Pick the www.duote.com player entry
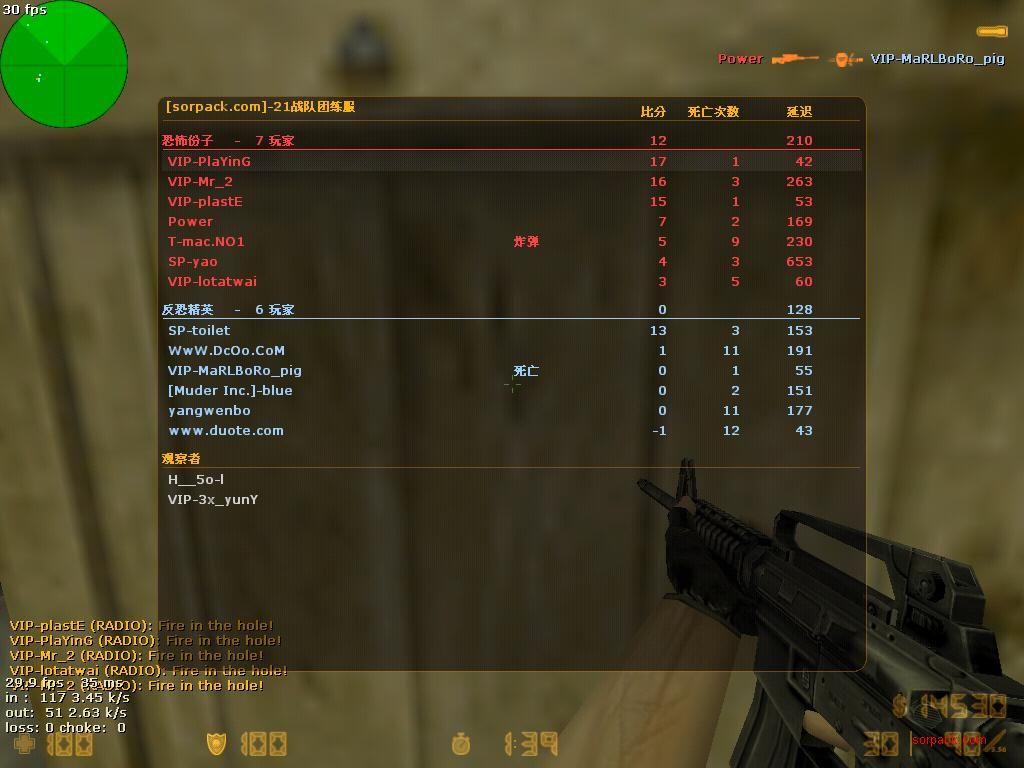The height and width of the screenshot is (768, 1024). tap(226, 430)
